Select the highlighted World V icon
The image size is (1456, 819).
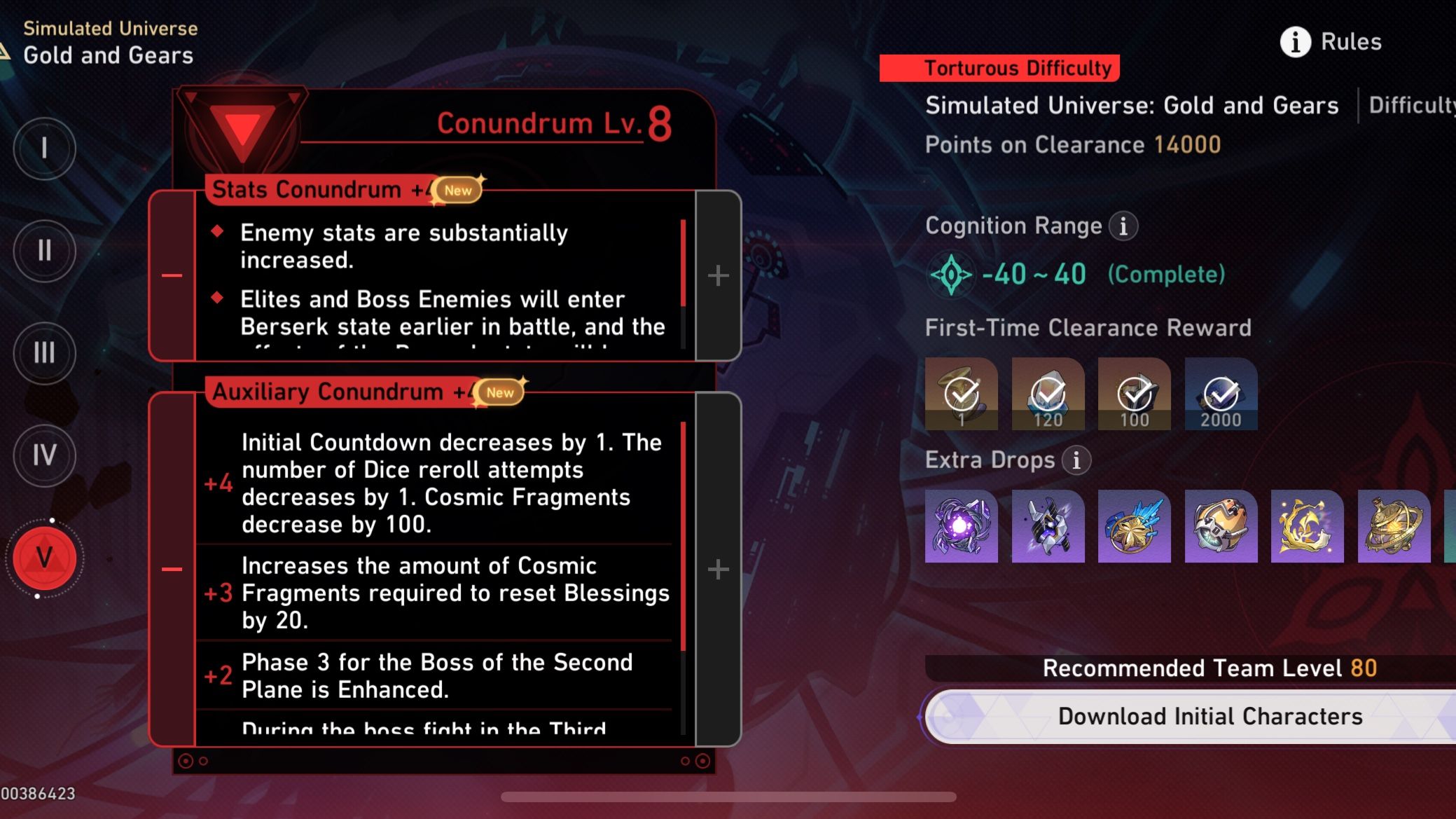click(x=44, y=558)
